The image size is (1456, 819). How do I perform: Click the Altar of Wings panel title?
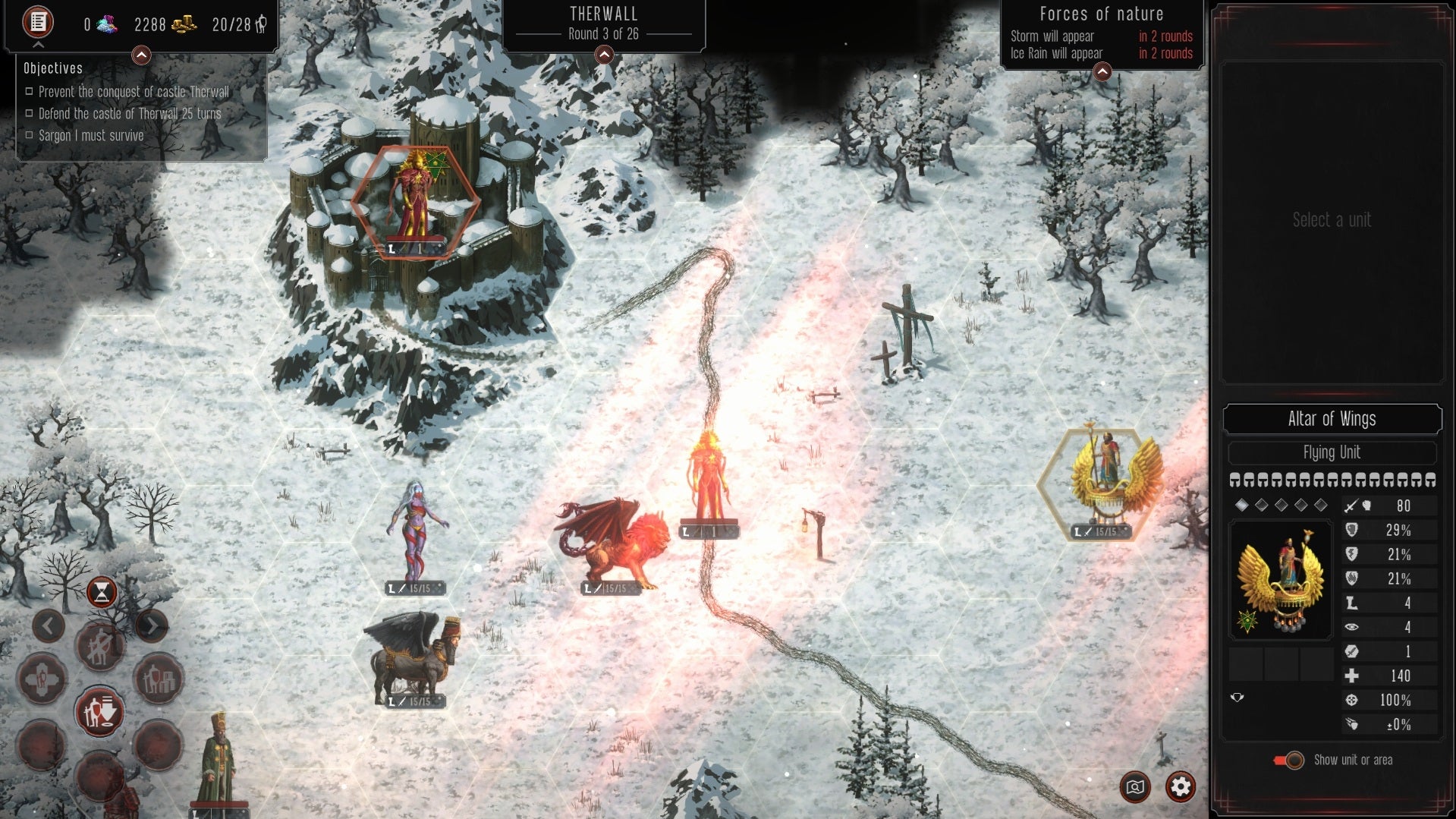coord(1332,419)
